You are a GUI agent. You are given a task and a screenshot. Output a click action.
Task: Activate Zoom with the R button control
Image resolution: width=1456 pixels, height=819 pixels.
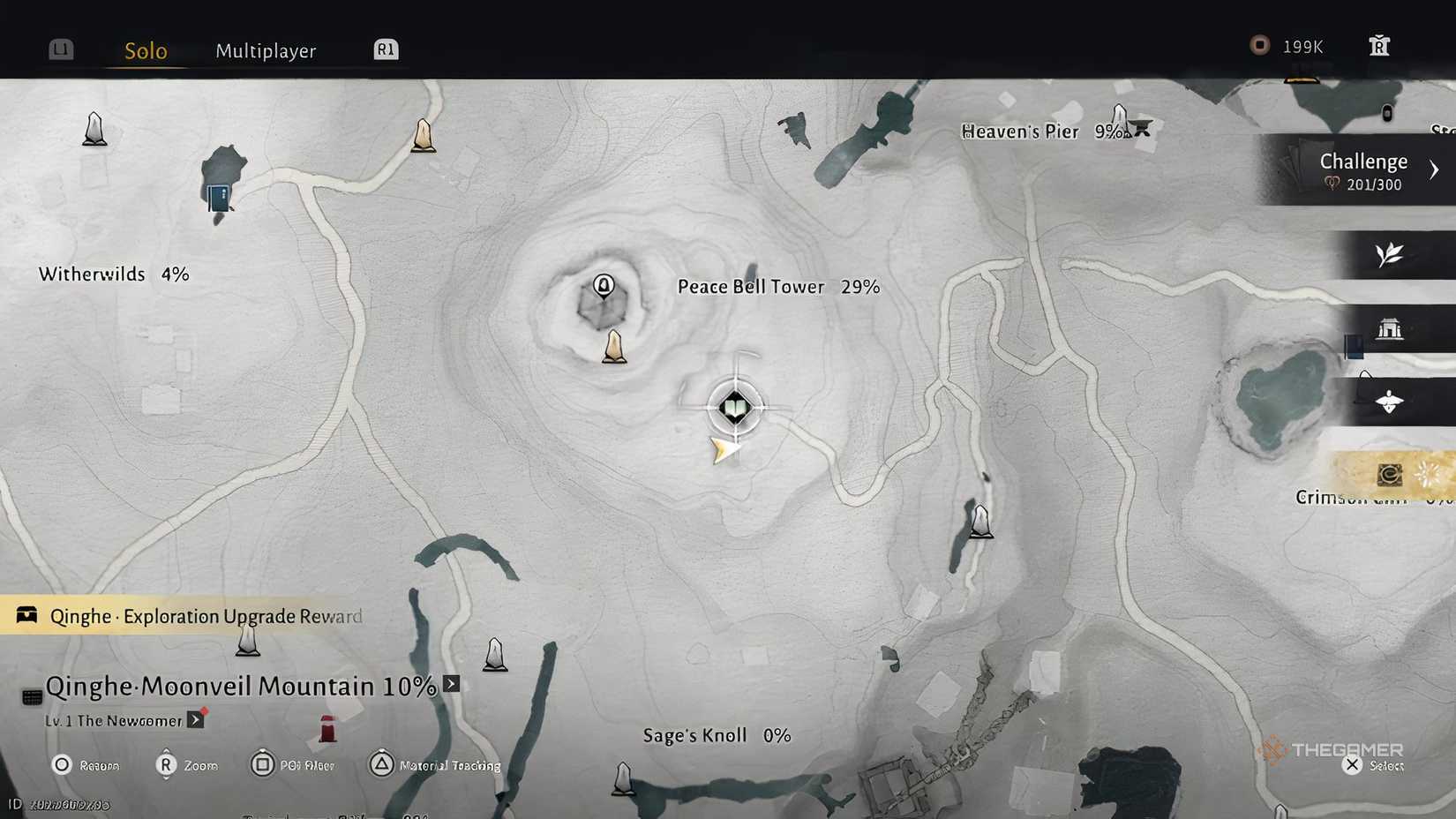point(187,765)
